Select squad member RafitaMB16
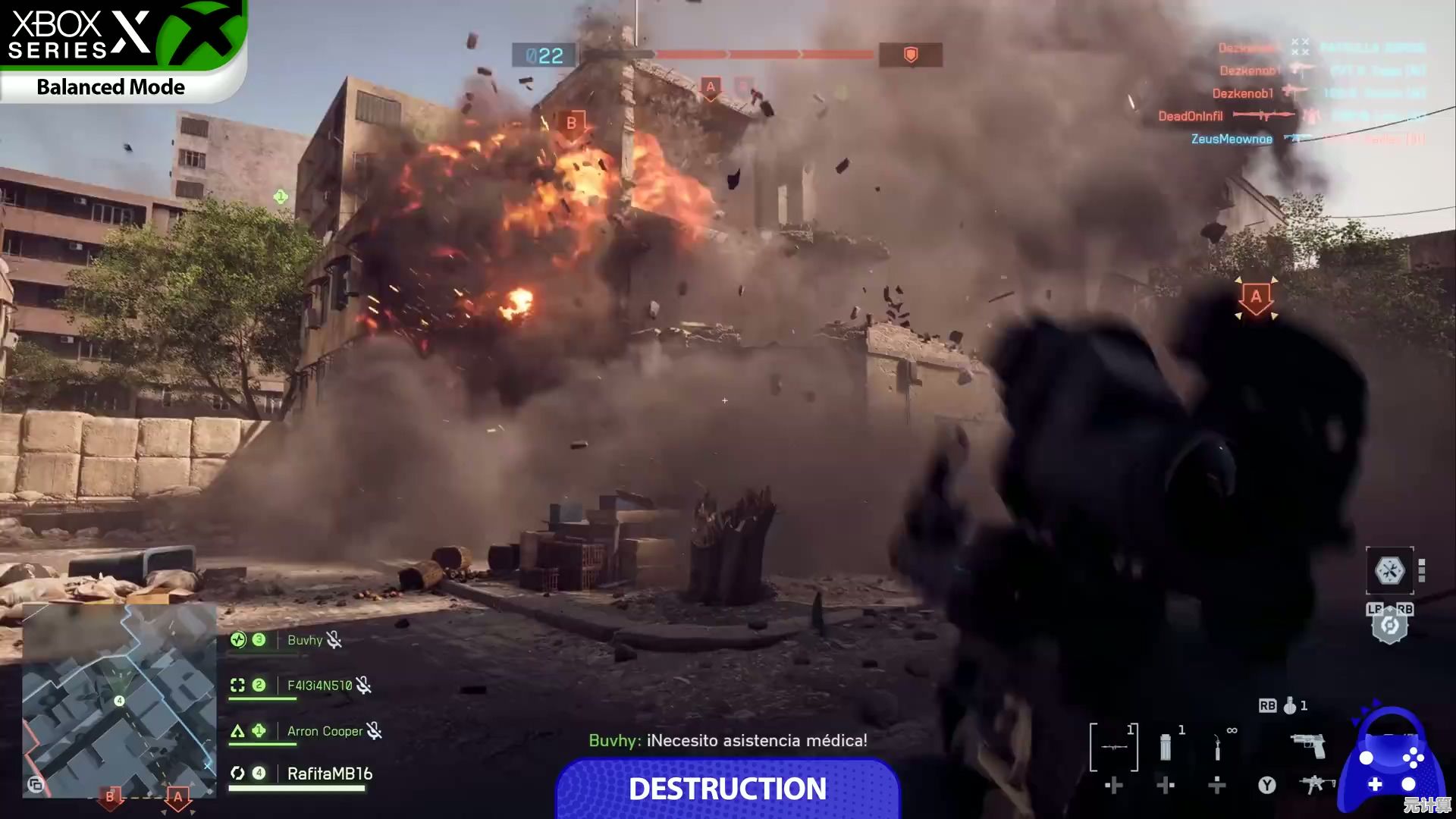The image size is (1456, 819). tap(329, 773)
